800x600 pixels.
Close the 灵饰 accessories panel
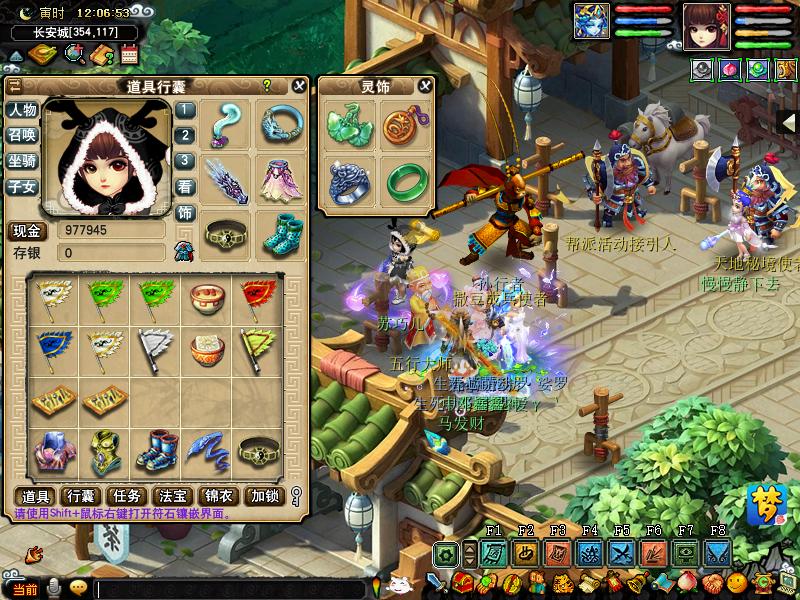pyautogui.click(x=426, y=86)
